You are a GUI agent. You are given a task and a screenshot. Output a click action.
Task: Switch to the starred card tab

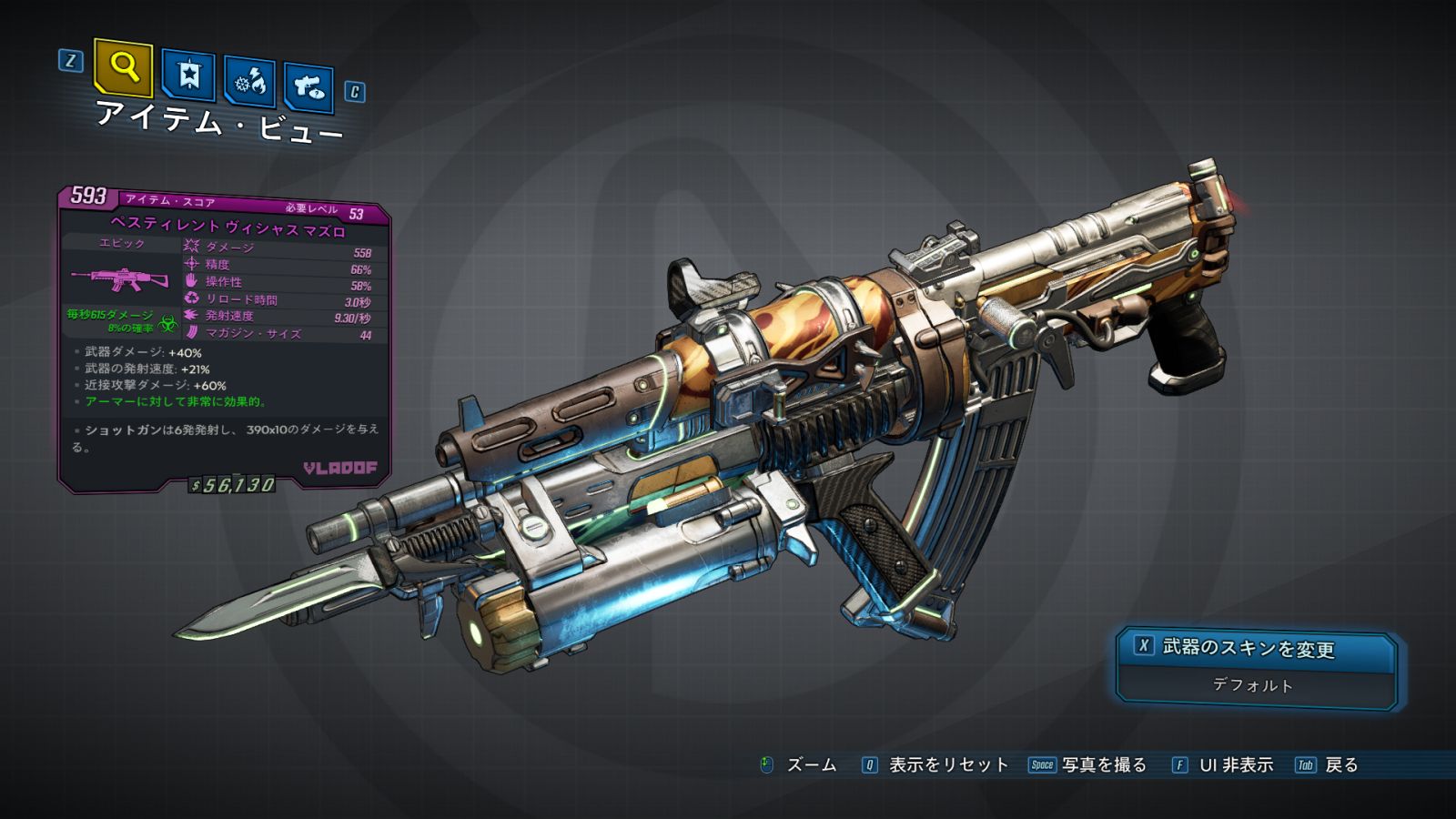coord(188,76)
